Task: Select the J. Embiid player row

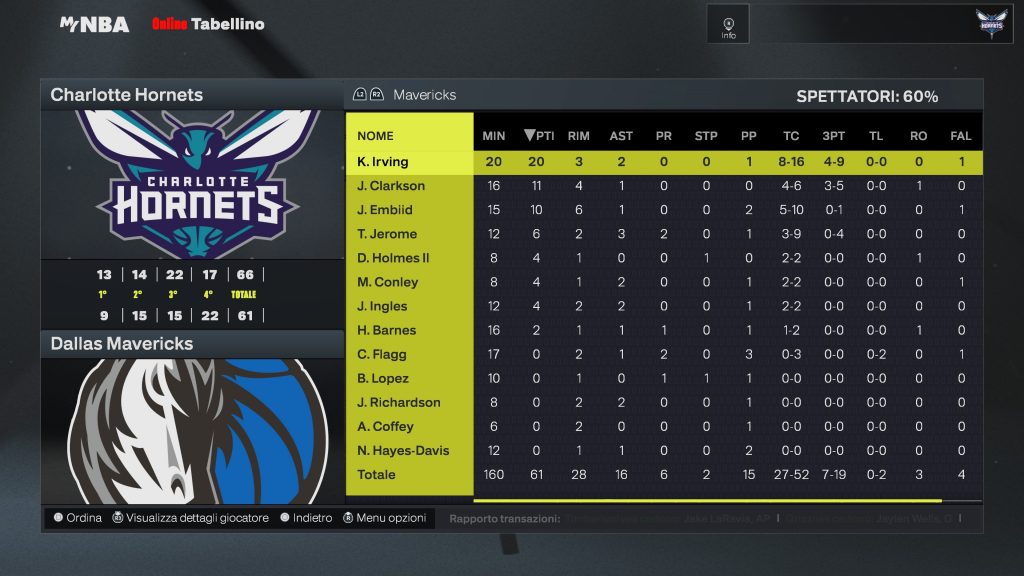Action: click(385, 210)
